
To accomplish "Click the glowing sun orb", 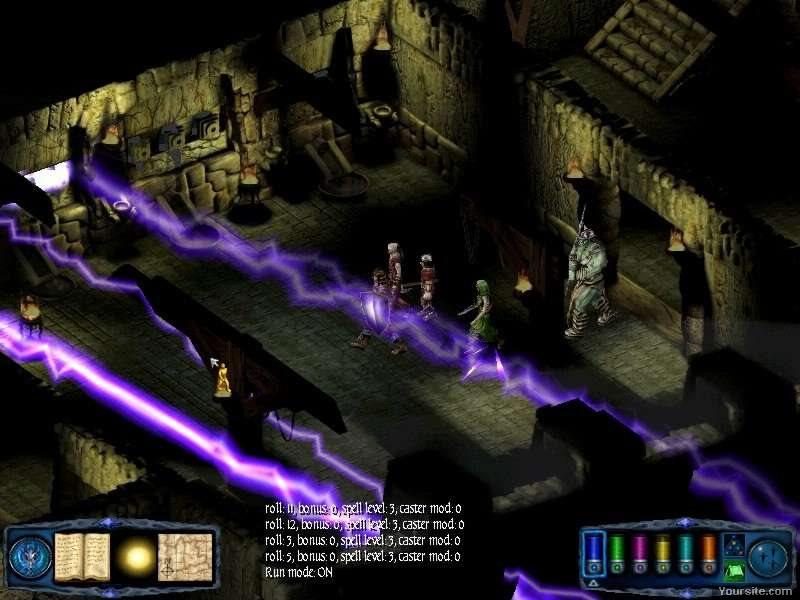I will tap(137, 555).
